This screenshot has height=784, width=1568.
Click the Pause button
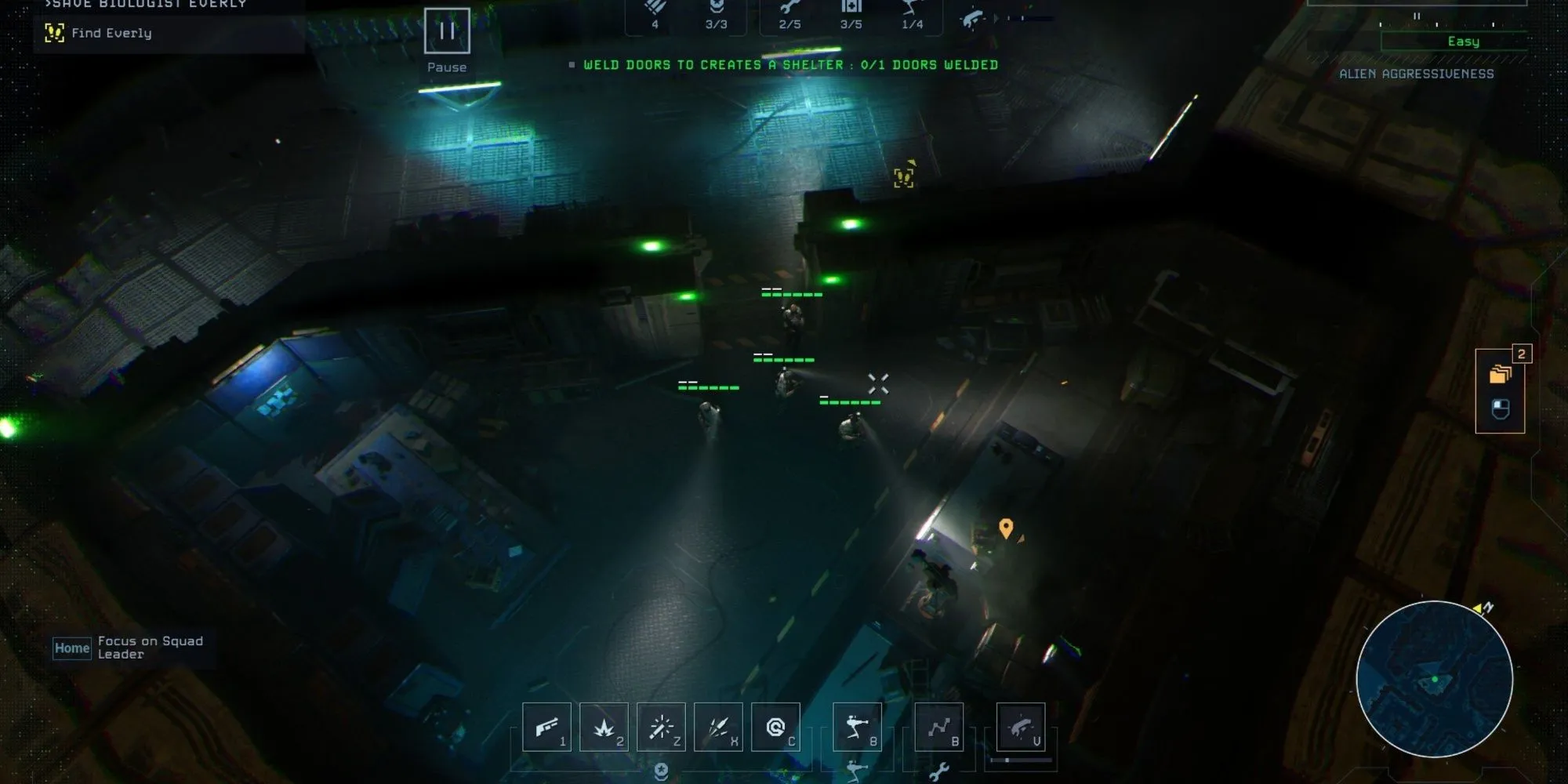(447, 31)
